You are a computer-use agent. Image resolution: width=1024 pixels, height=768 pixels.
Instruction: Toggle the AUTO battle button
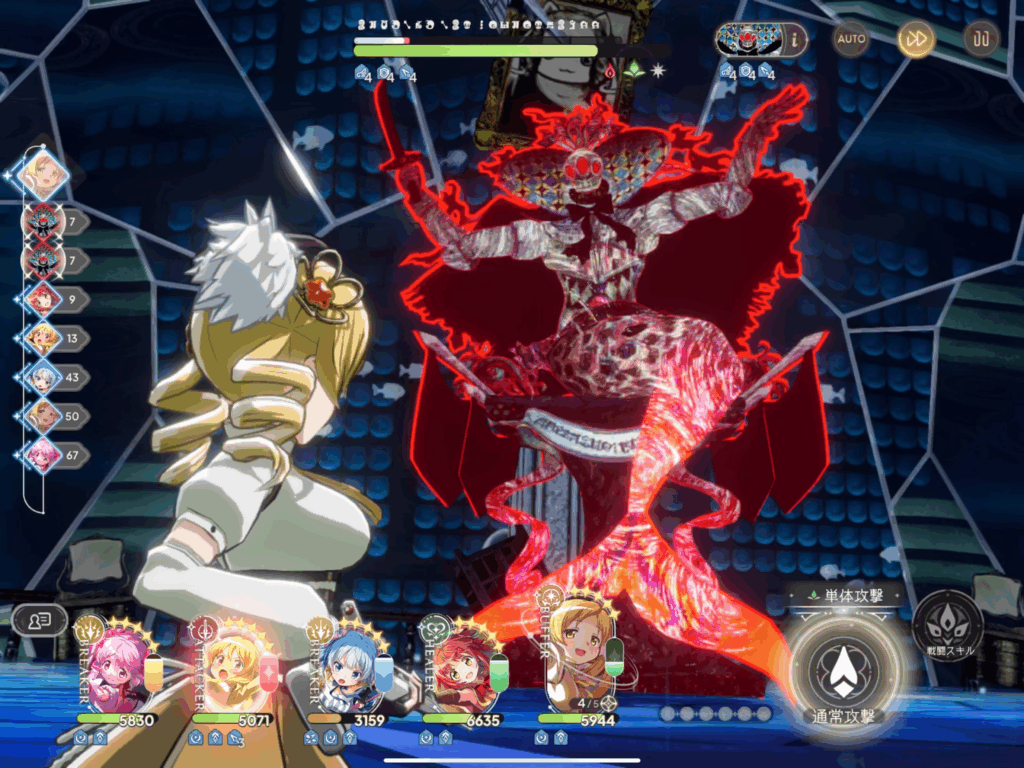[x=851, y=39]
